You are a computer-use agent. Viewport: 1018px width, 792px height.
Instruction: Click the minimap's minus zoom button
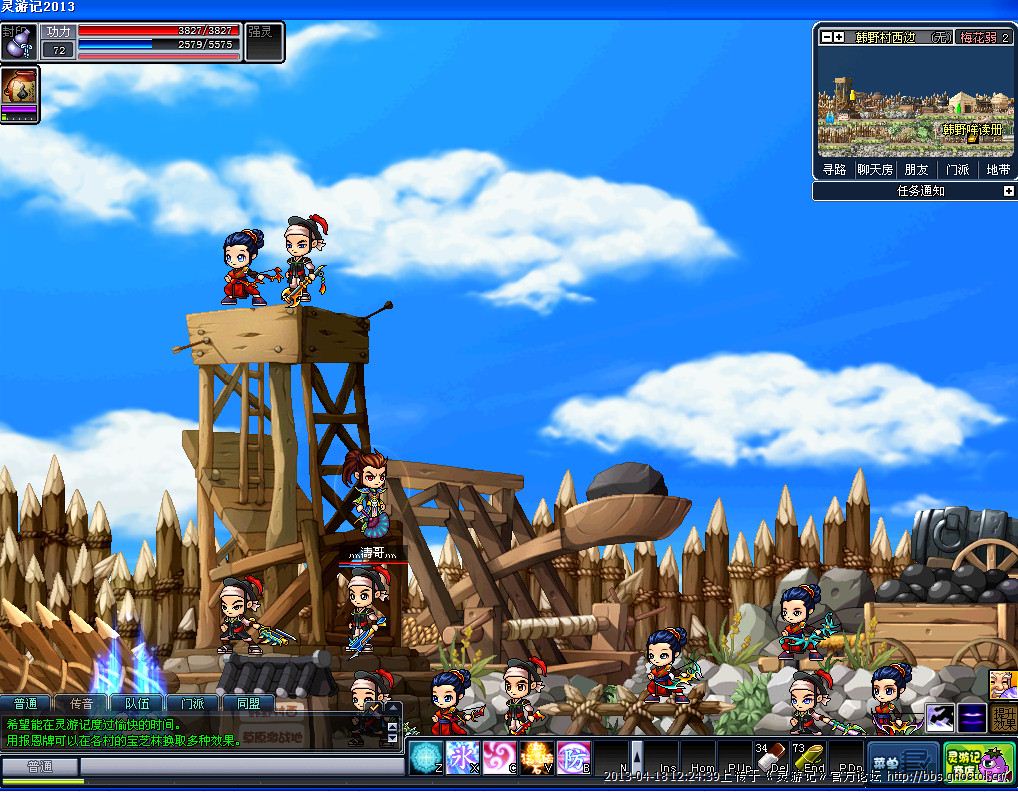[x=826, y=37]
